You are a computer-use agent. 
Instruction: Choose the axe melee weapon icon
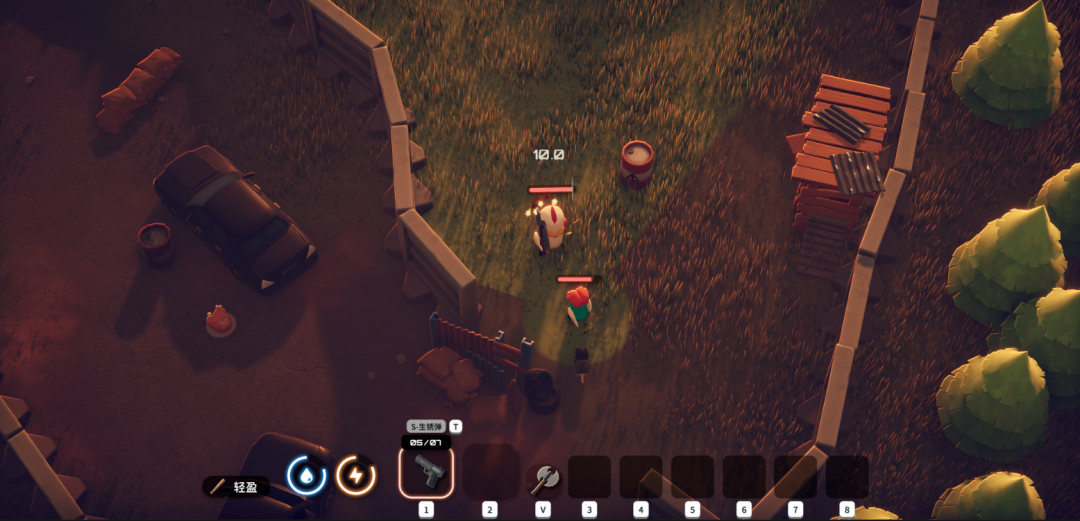point(544,477)
